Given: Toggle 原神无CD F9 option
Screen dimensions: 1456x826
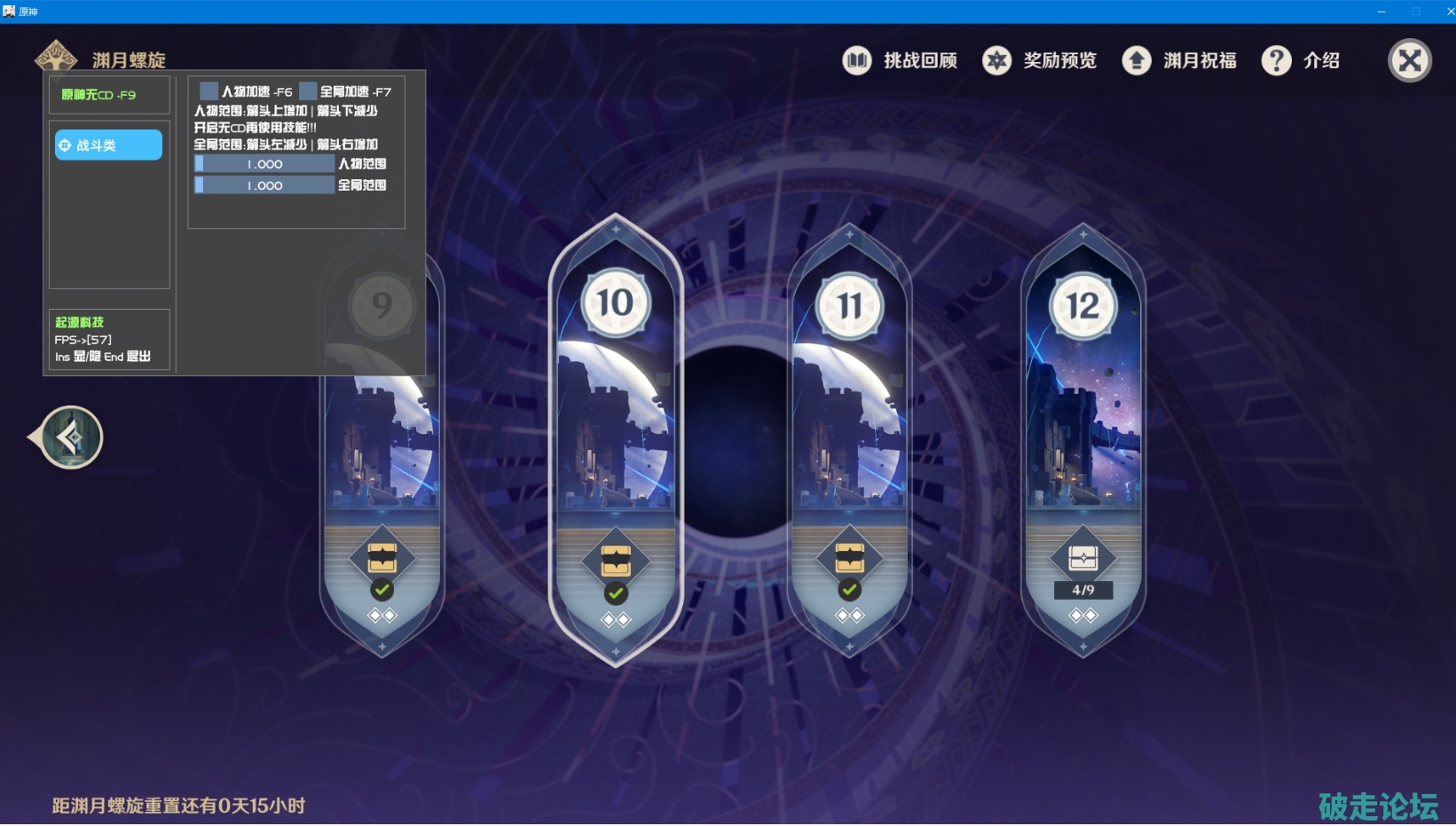Looking at the screenshot, I should tap(98, 95).
